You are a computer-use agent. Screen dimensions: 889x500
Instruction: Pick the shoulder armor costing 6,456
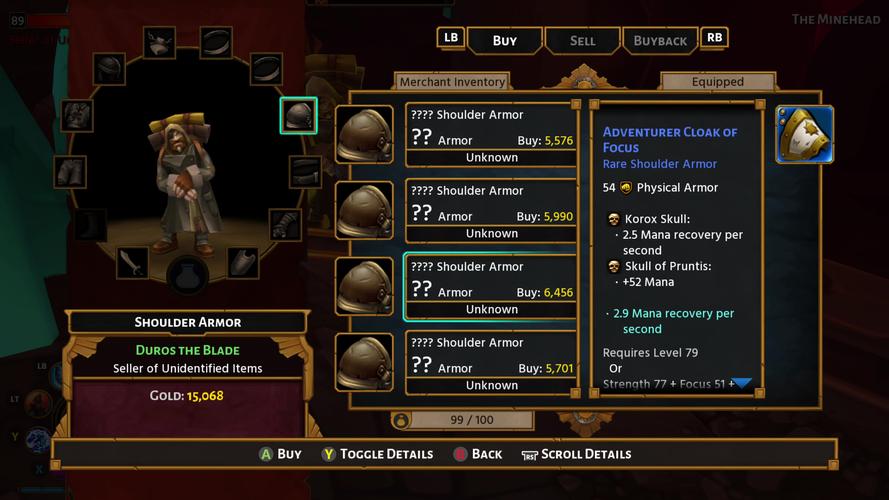tap(491, 286)
